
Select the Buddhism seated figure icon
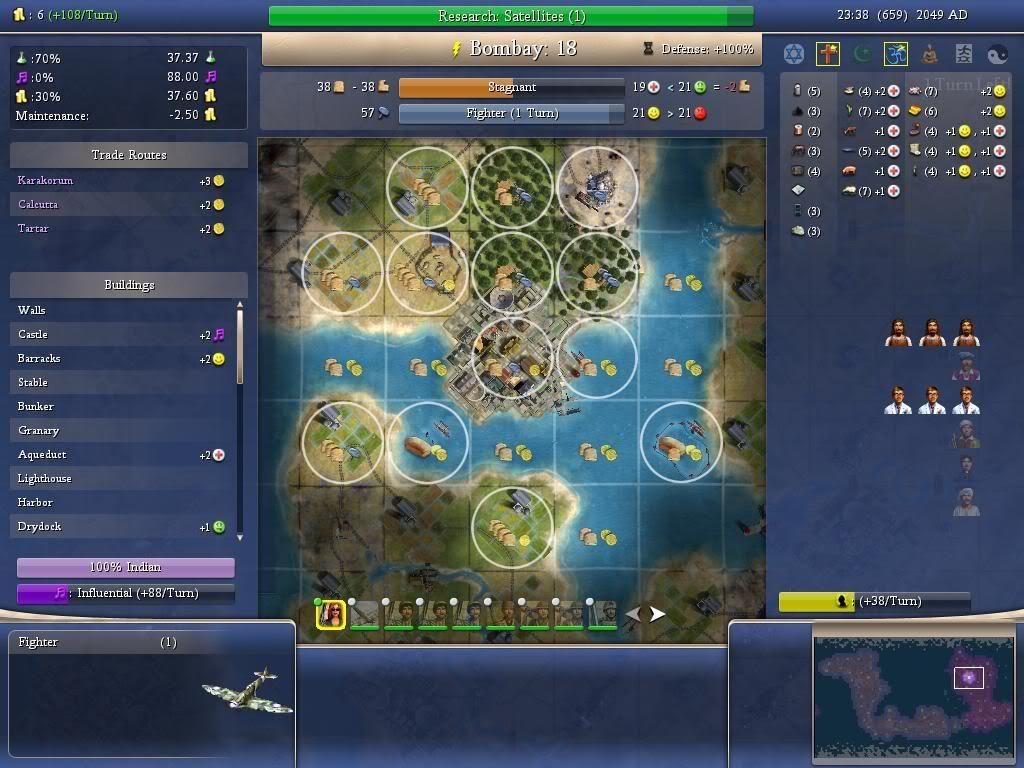pyautogui.click(x=930, y=54)
